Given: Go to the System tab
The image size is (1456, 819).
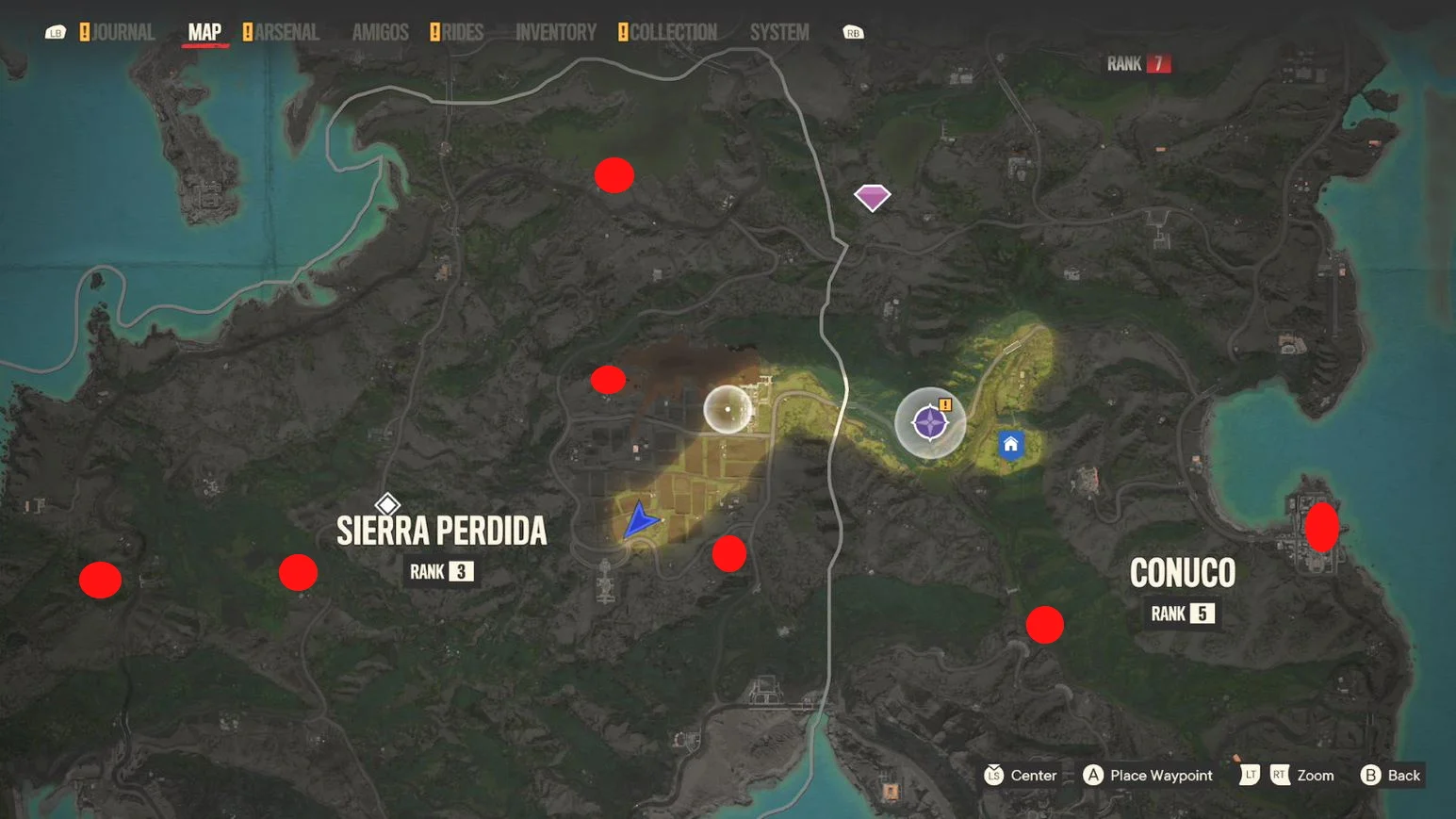Looking at the screenshot, I should (x=778, y=31).
